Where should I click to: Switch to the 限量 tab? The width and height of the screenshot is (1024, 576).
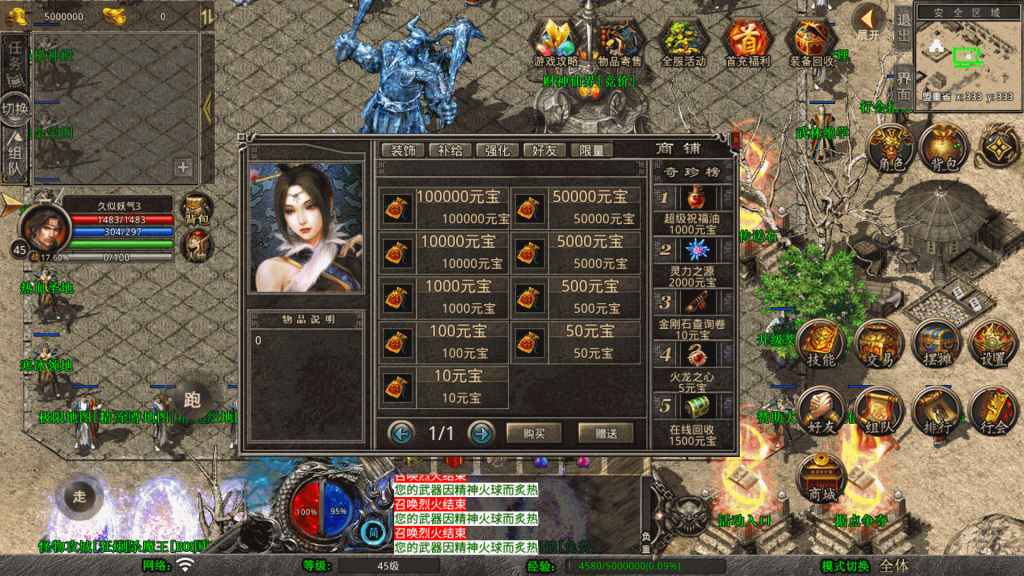click(591, 150)
